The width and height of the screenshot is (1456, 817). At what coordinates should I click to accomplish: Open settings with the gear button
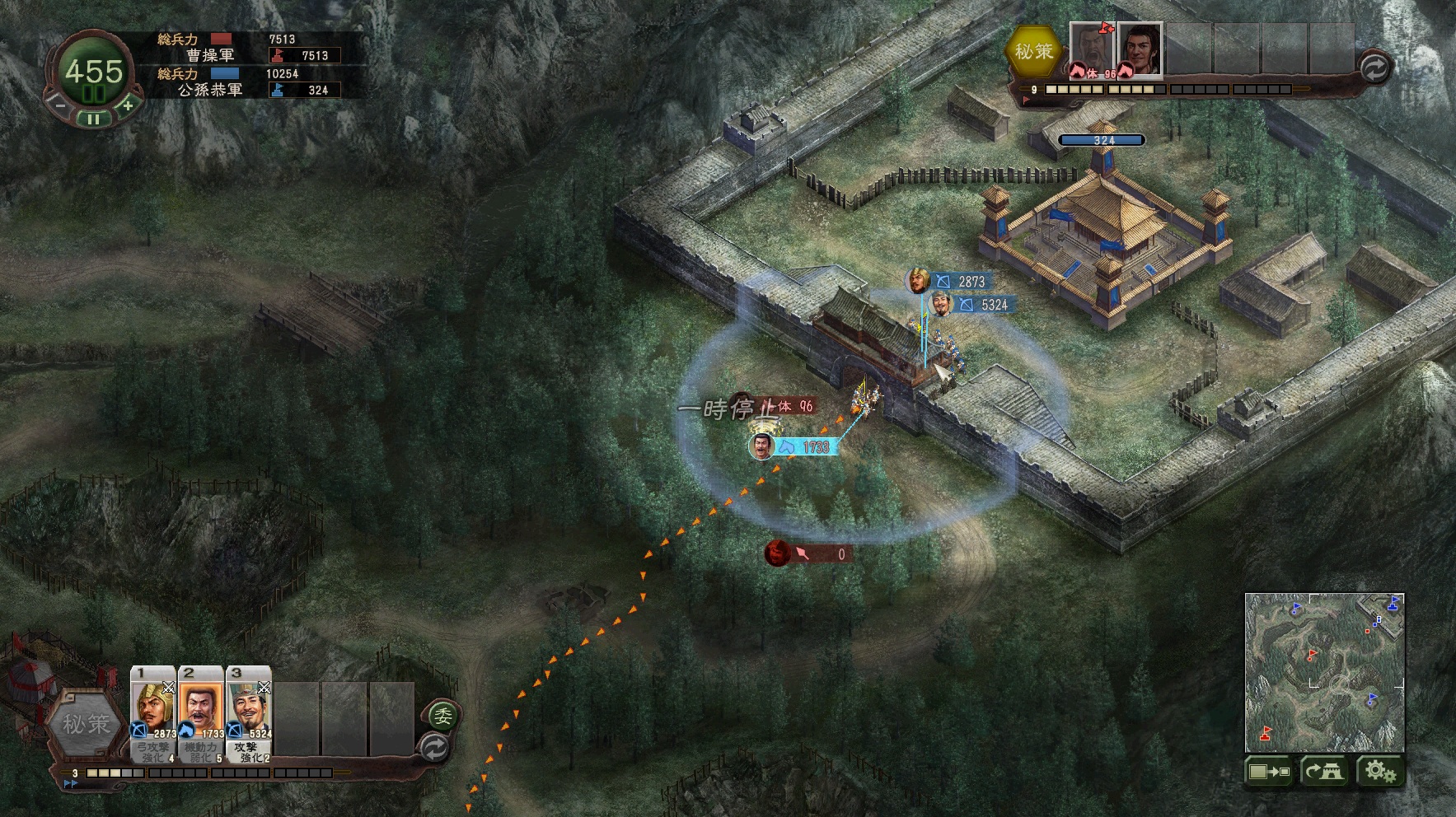1379,772
